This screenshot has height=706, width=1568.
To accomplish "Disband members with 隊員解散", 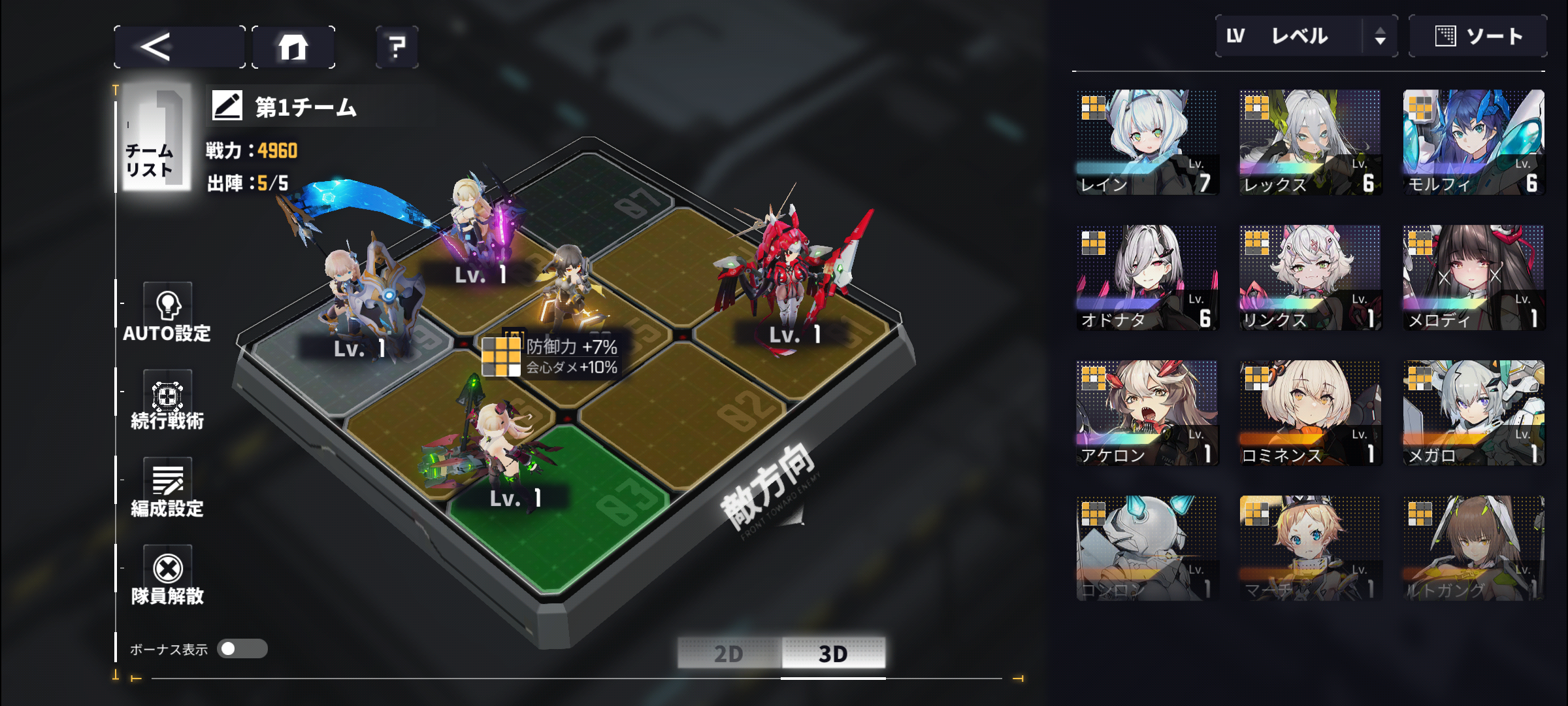I will pyautogui.click(x=167, y=576).
